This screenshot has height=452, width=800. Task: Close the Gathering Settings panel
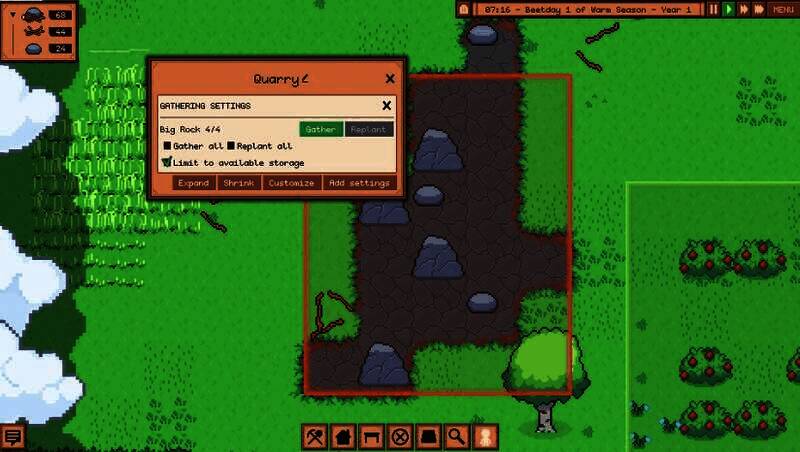coord(386,105)
